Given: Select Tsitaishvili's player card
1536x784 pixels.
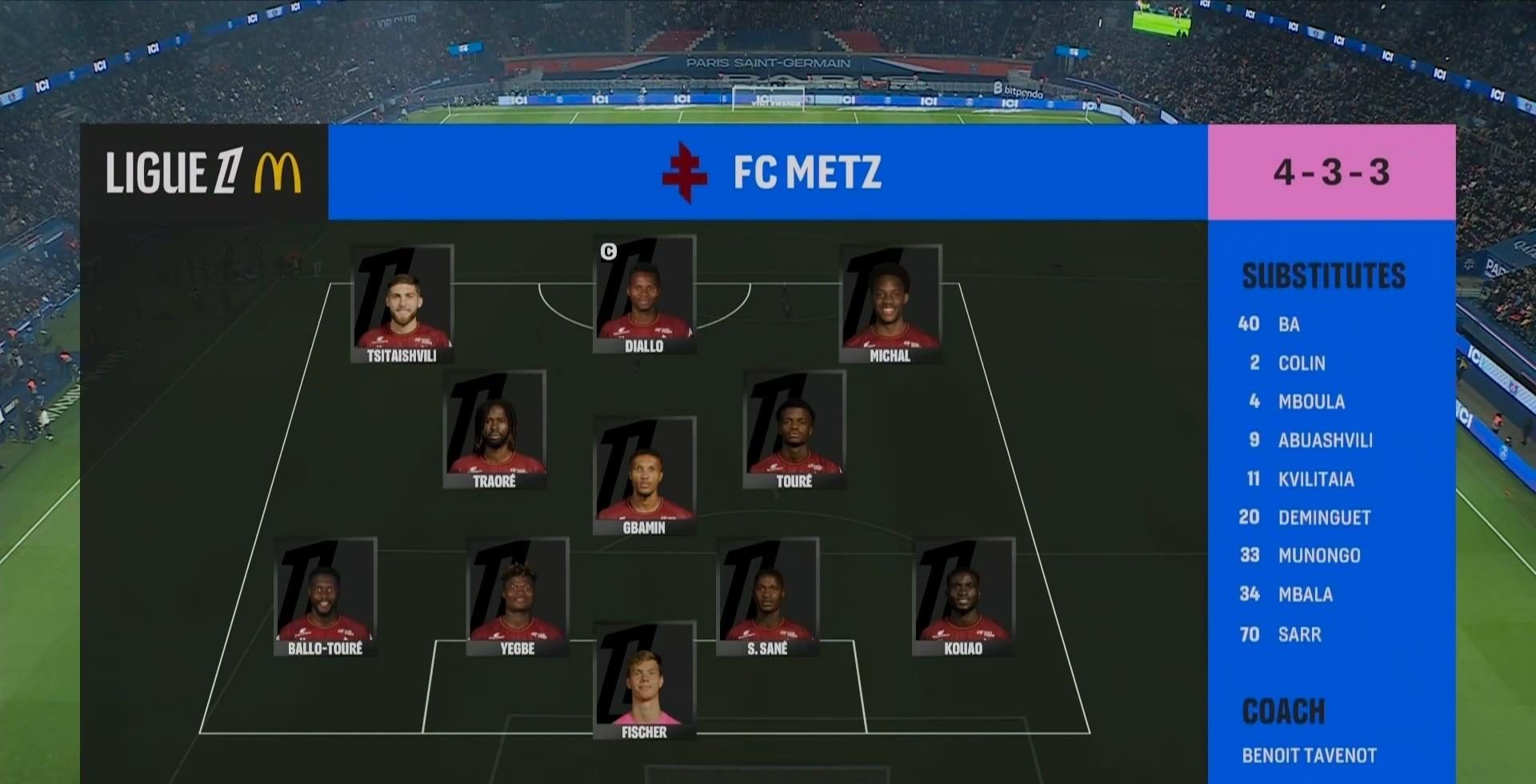Looking at the screenshot, I should (402, 304).
